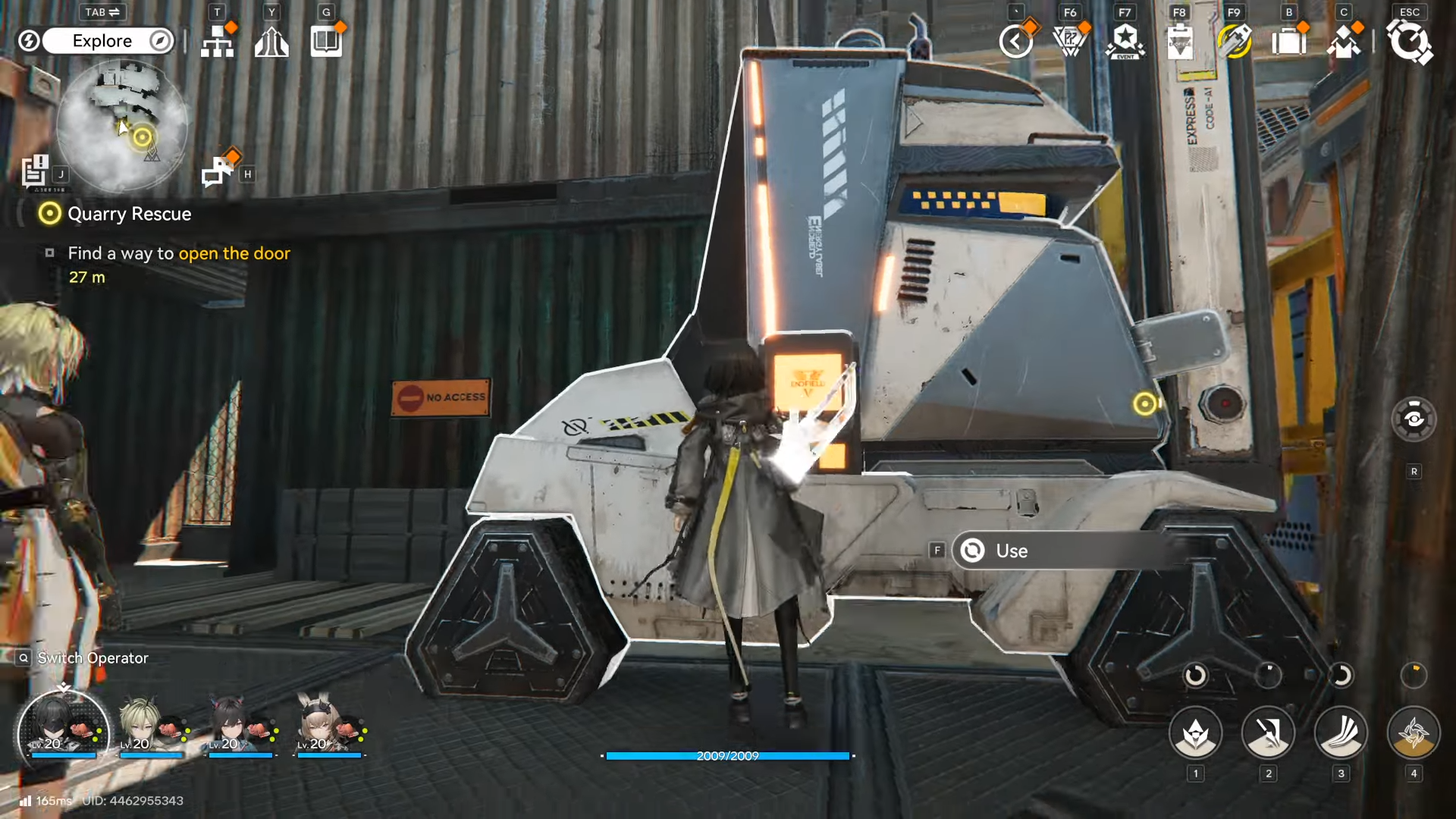Open the chat speech-bubbles icon
The image size is (1456, 819).
(x=218, y=171)
